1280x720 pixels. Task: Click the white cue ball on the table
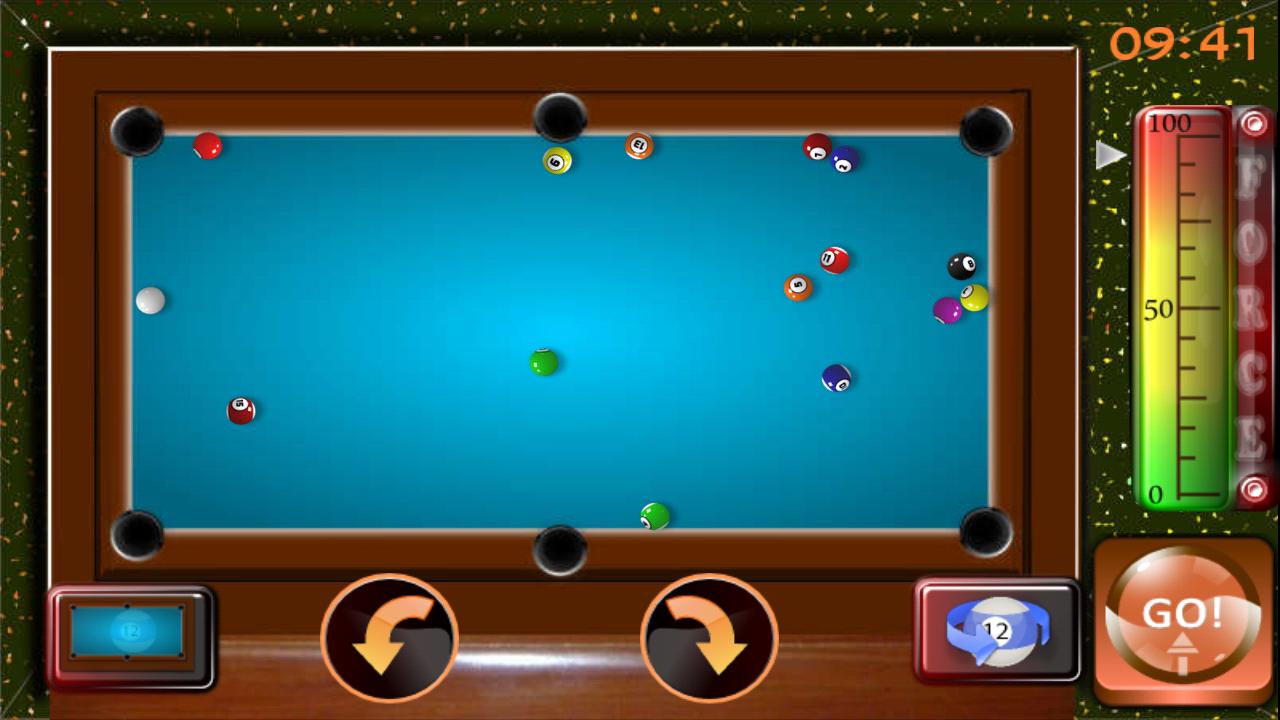click(x=150, y=298)
